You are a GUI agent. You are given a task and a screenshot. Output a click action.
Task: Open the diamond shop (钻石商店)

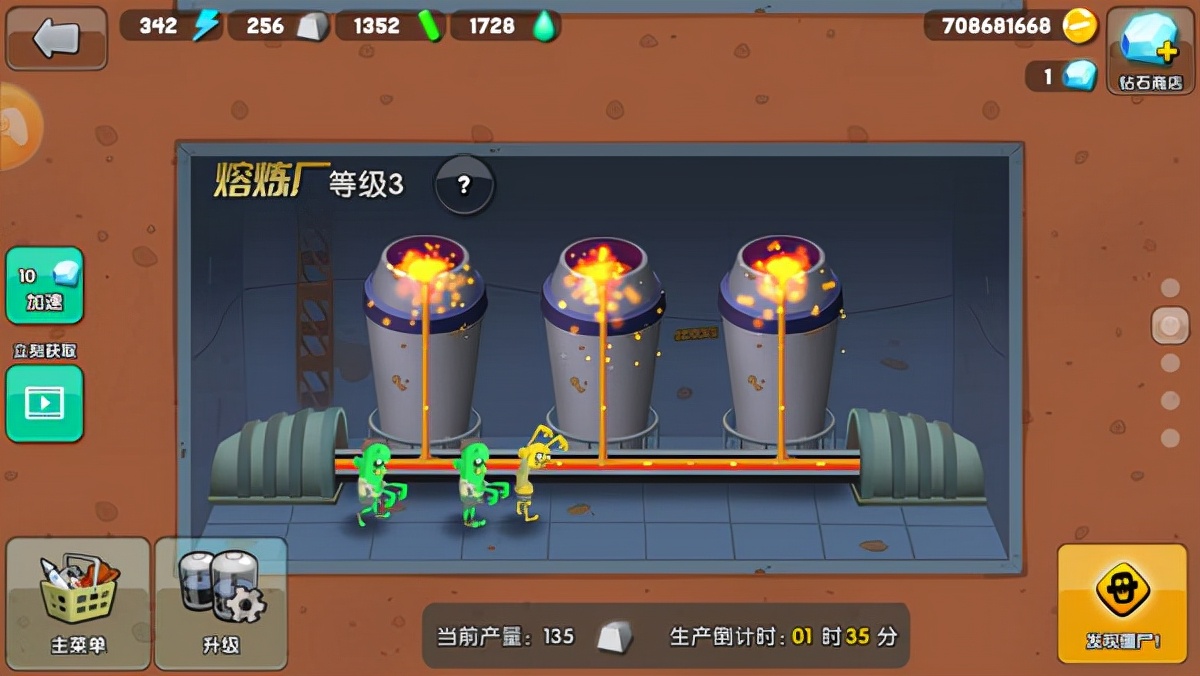click(x=1150, y=49)
